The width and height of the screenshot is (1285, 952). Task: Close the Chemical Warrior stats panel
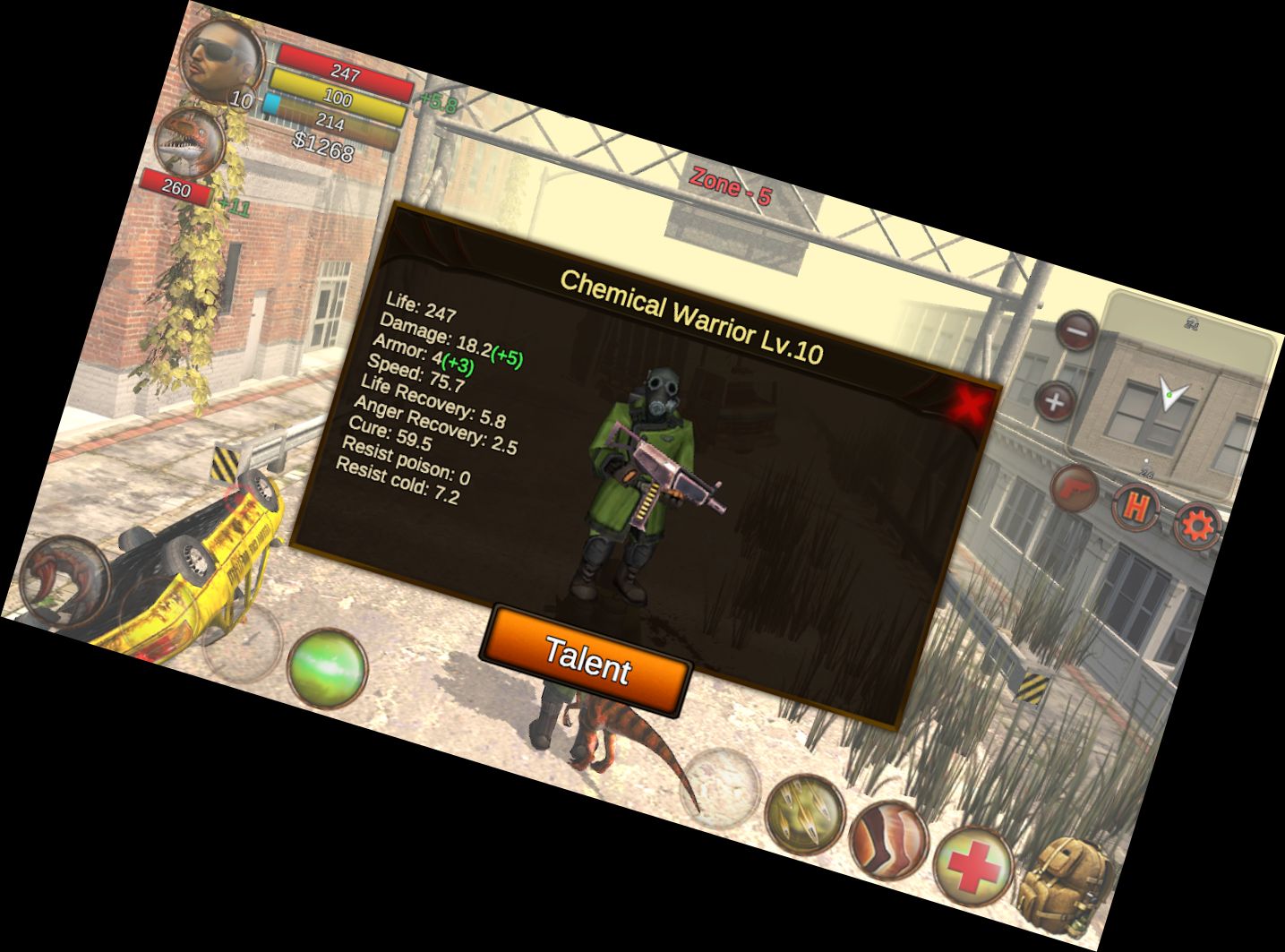970,405
